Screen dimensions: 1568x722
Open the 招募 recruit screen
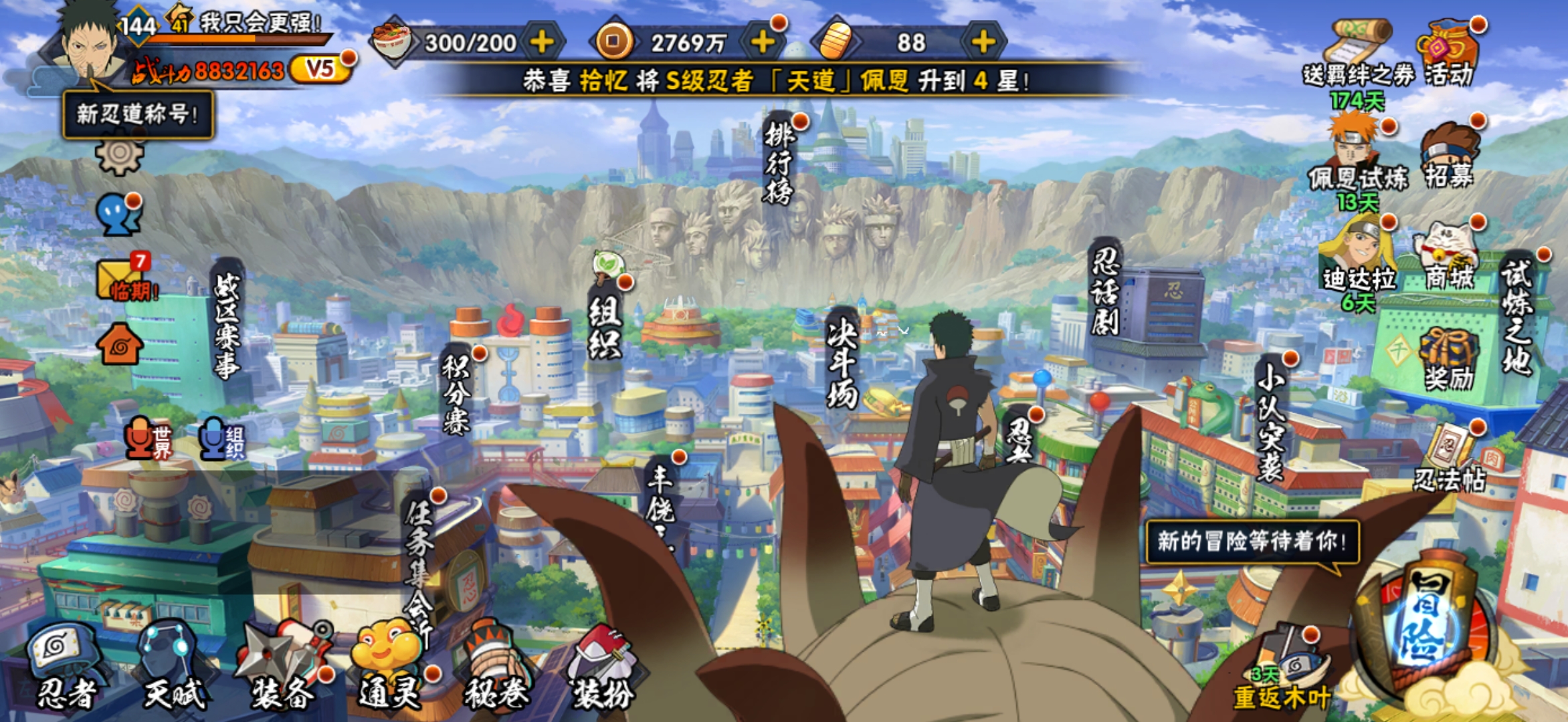tap(1448, 155)
